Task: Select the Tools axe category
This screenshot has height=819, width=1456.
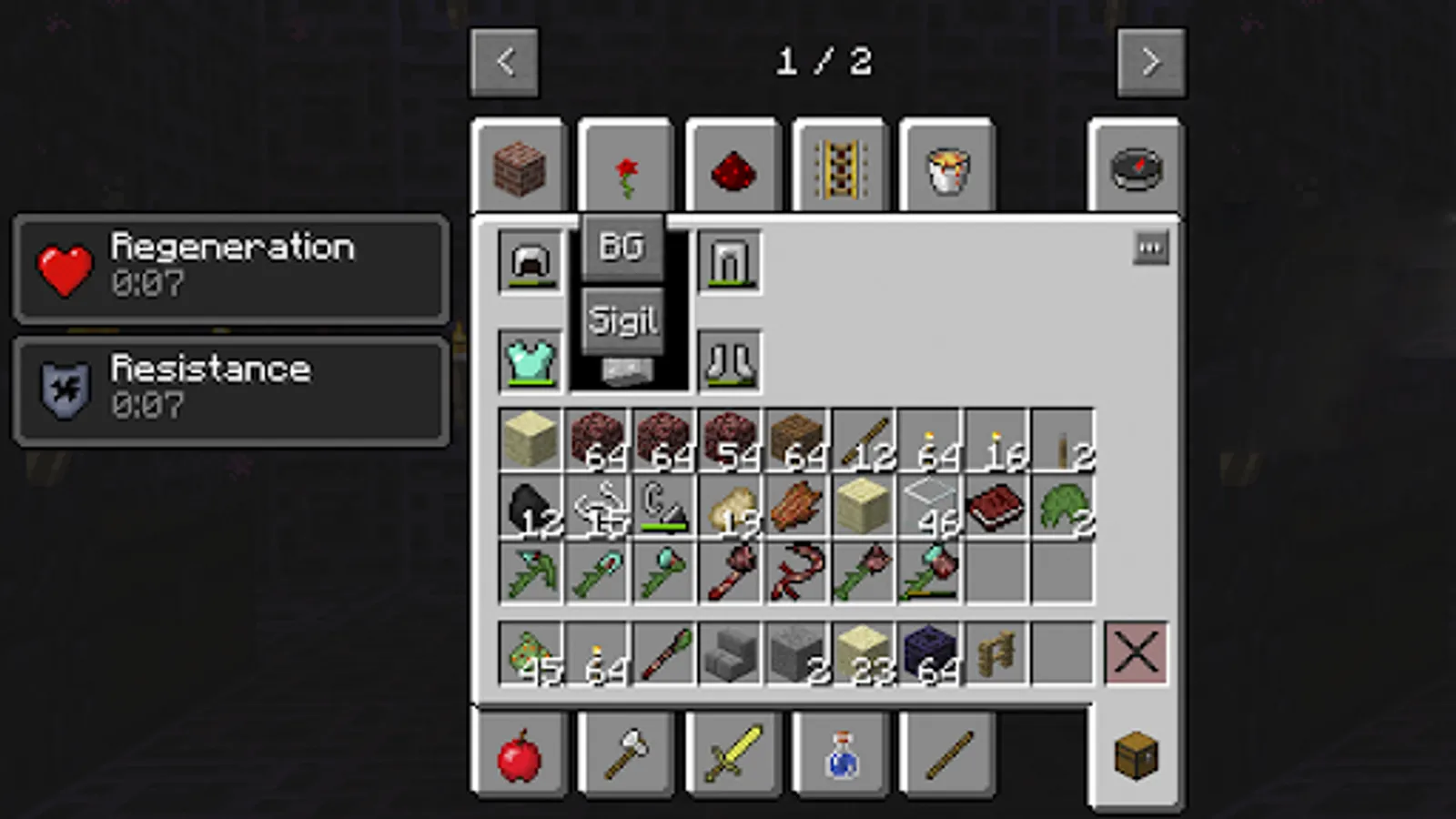Action: [x=626, y=755]
